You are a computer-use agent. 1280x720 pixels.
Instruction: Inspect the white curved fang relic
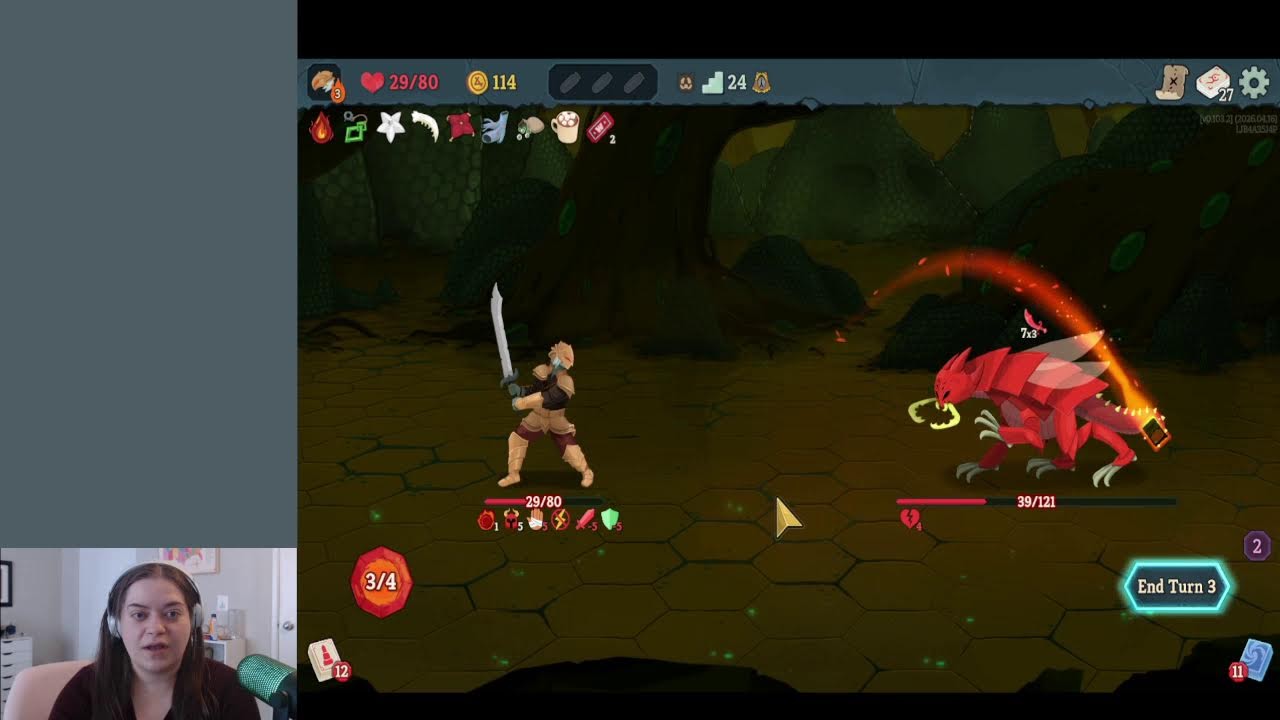(x=425, y=127)
